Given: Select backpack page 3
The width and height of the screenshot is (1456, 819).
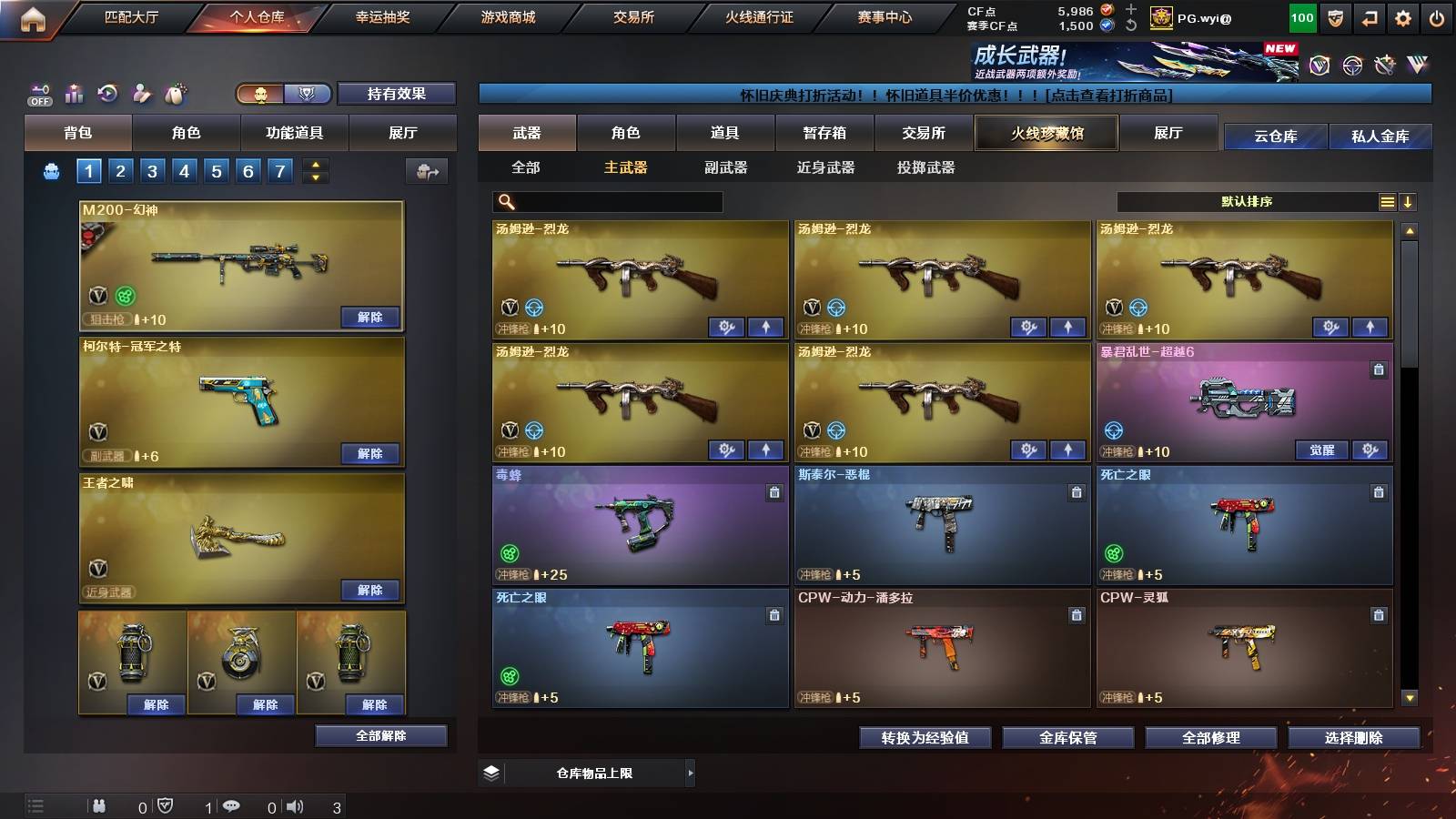Looking at the screenshot, I should [155, 169].
